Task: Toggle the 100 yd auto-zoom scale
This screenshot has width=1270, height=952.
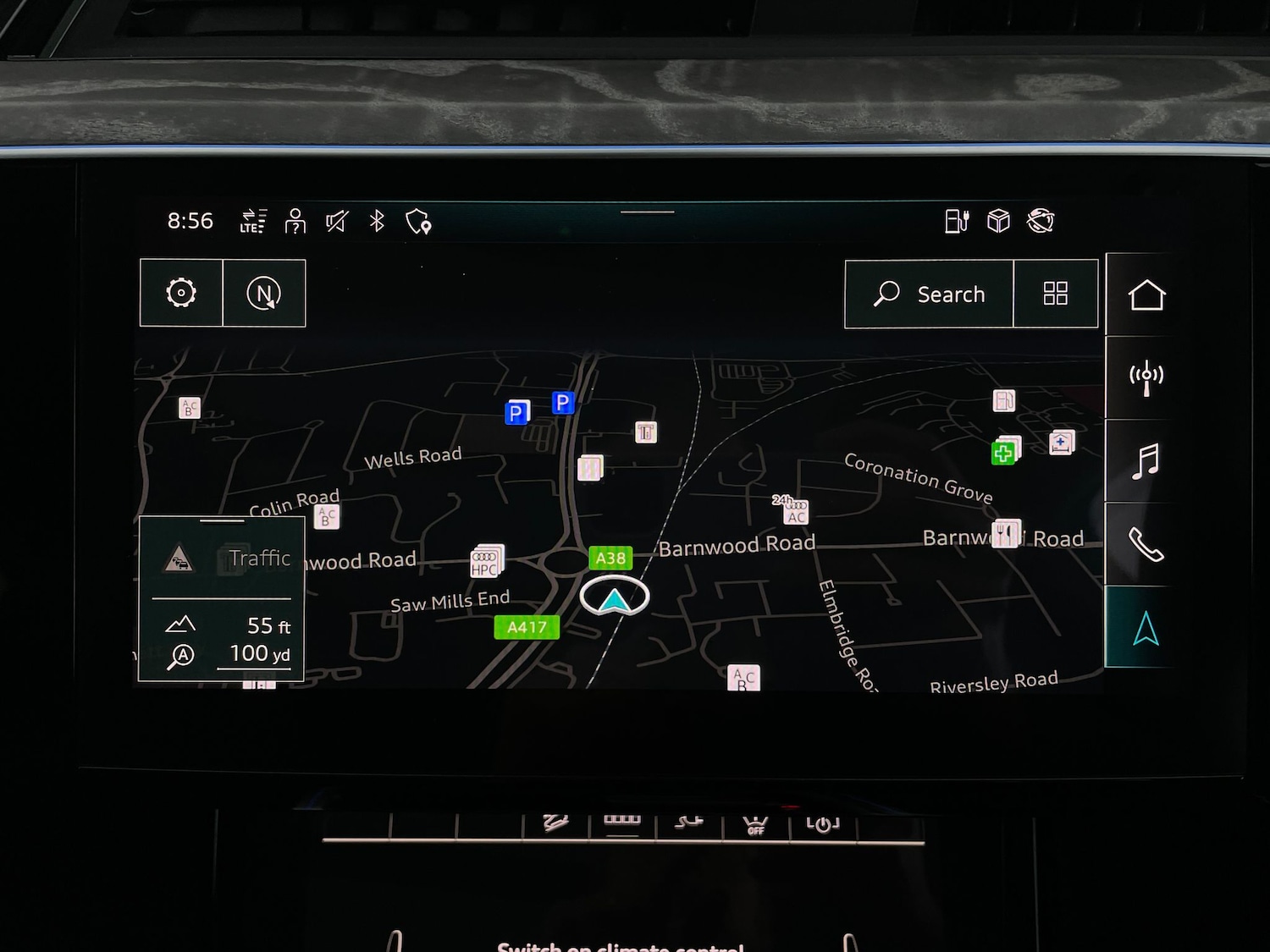Action: tap(229, 654)
